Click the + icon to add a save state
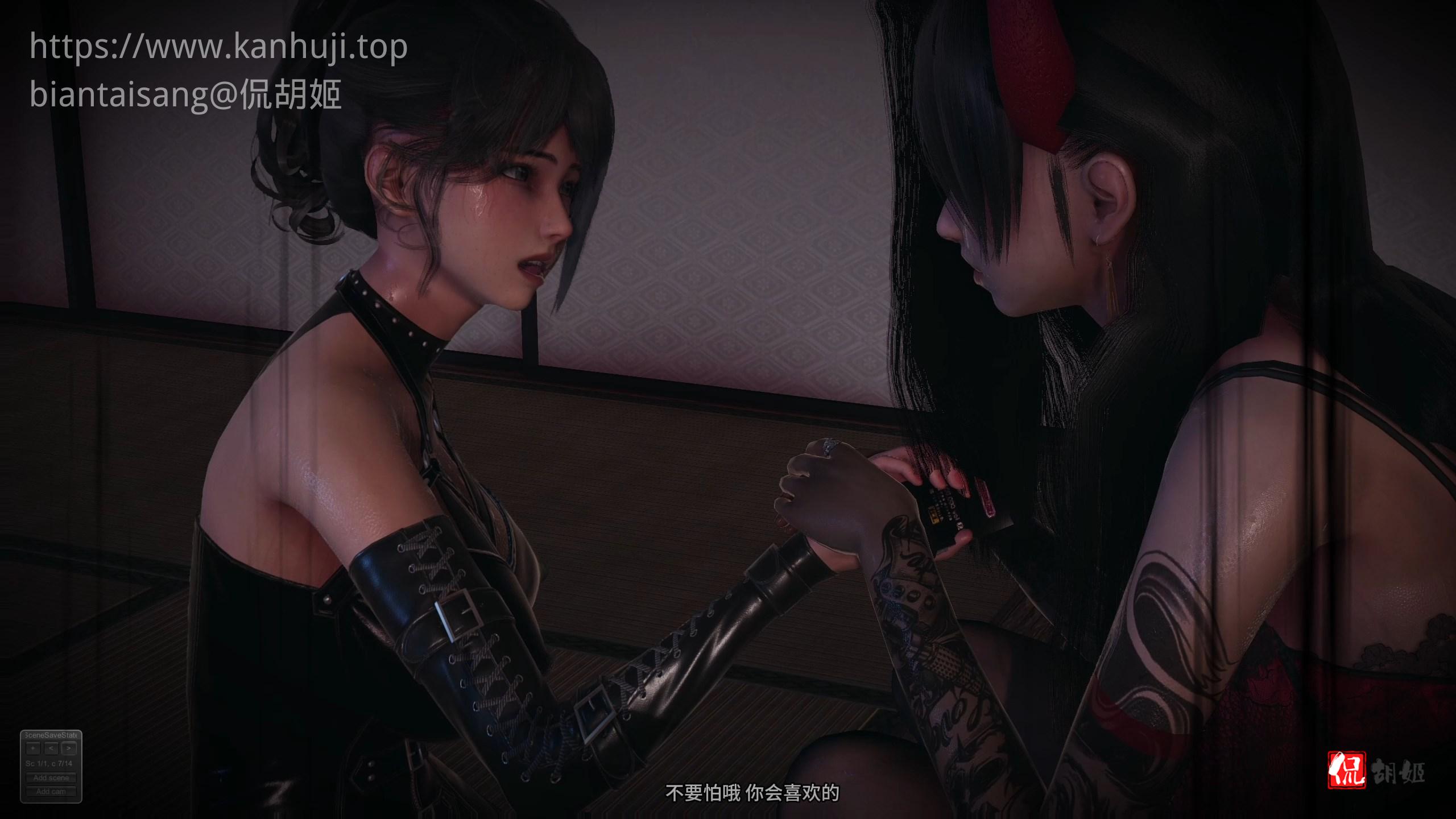This screenshot has width=1456, height=819. click(33, 748)
